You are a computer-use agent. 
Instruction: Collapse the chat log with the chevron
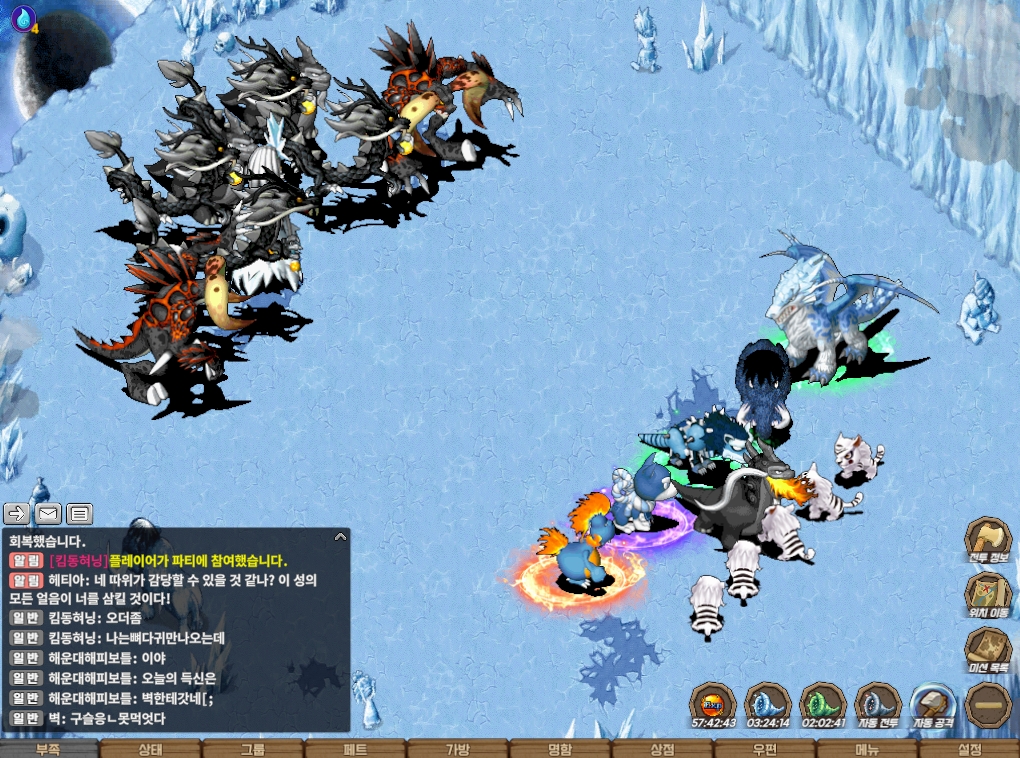[340, 537]
